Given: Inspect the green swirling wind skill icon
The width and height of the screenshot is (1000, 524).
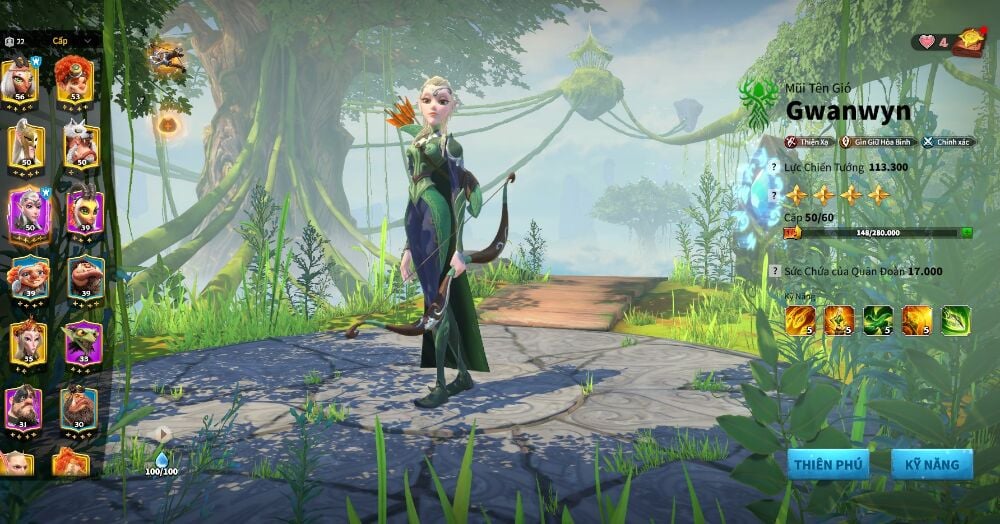Looking at the screenshot, I should coord(878,320).
